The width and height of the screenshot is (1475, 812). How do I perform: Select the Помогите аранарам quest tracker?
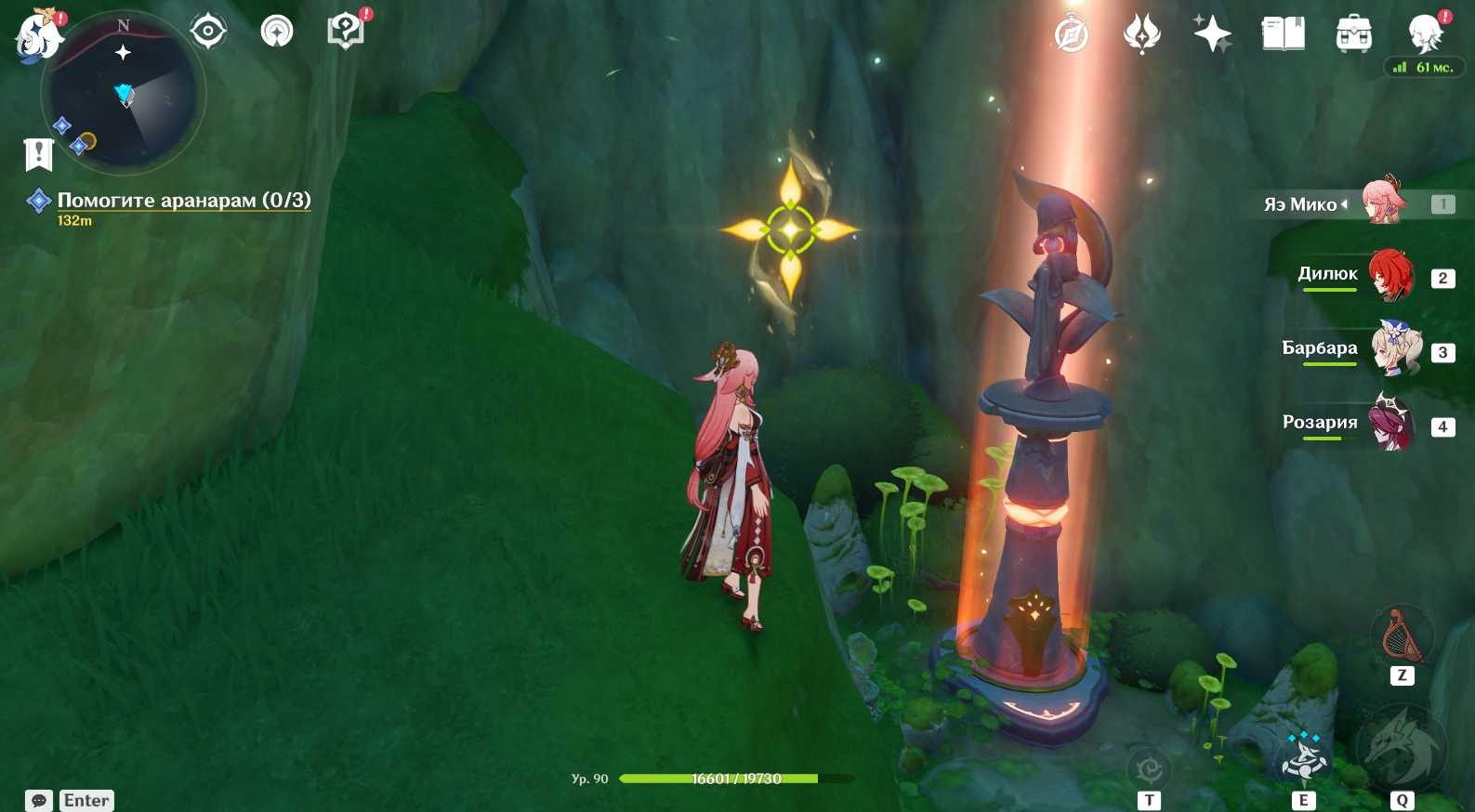183,201
